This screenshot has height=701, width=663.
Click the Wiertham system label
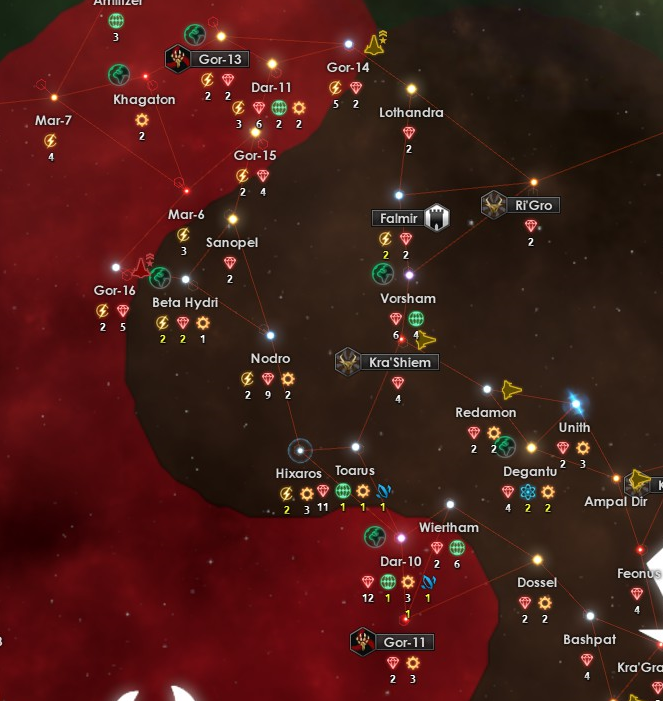pos(449,528)
